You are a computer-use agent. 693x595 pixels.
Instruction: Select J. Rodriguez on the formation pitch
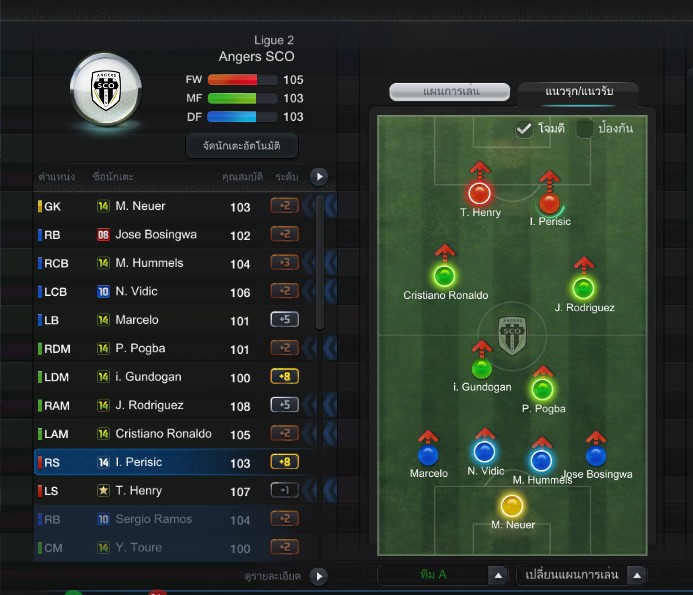[583, 288]
